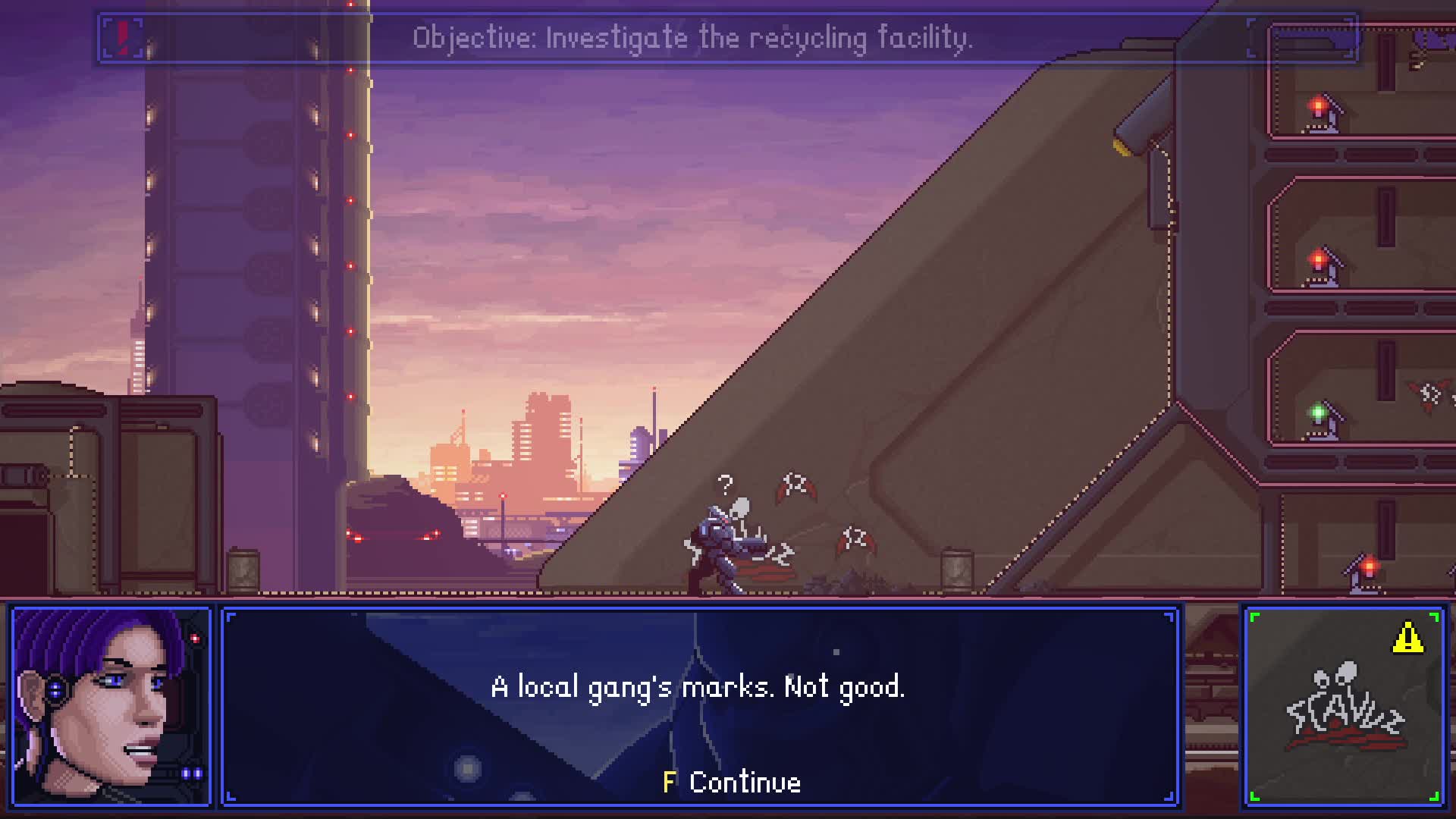Open the Objective: Investigate the recycling facility banner
This screenshot has width=1456, height=819.
pos(692,36)
